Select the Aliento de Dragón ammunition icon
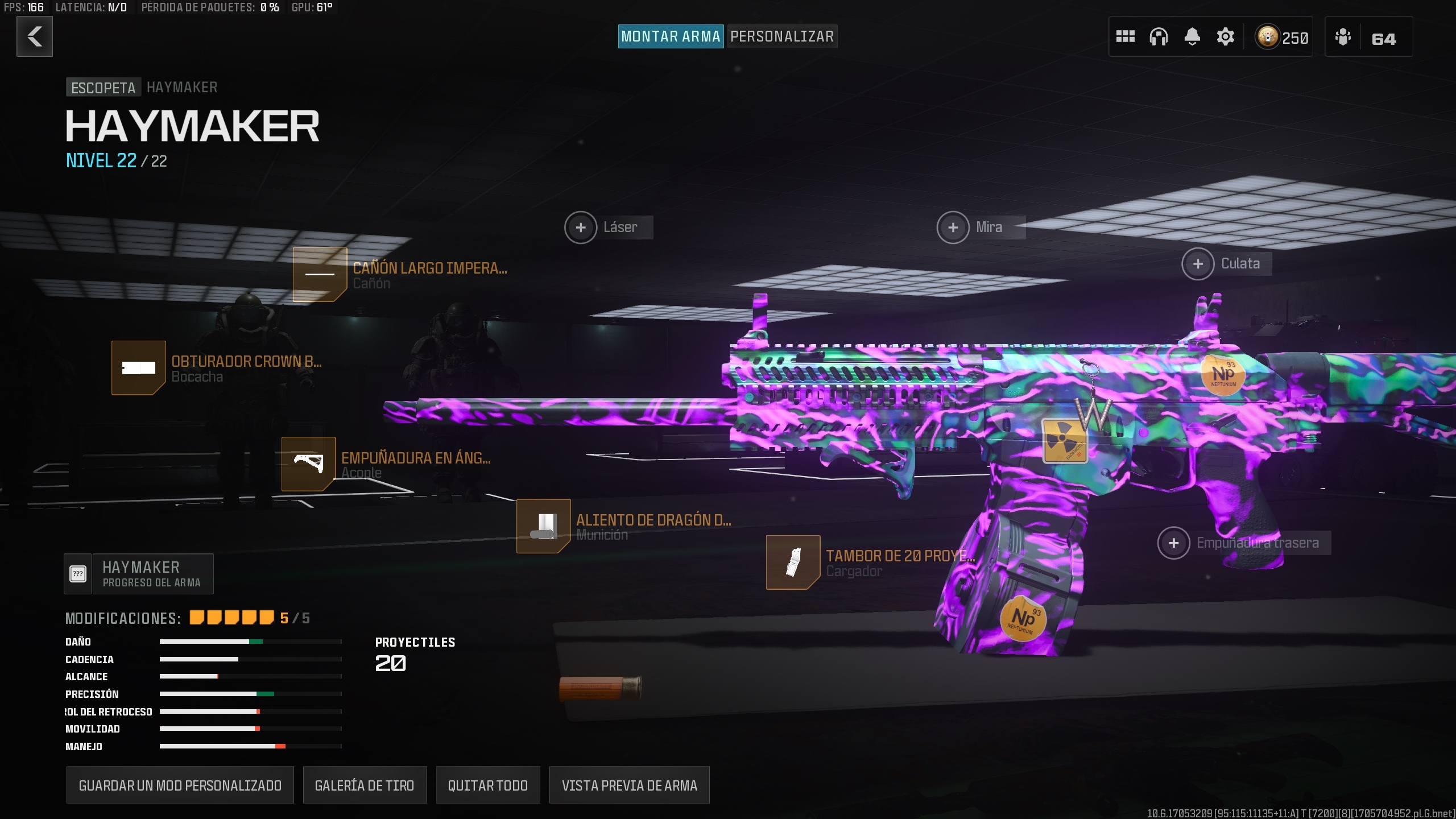1456x819 pixels. 543,526
